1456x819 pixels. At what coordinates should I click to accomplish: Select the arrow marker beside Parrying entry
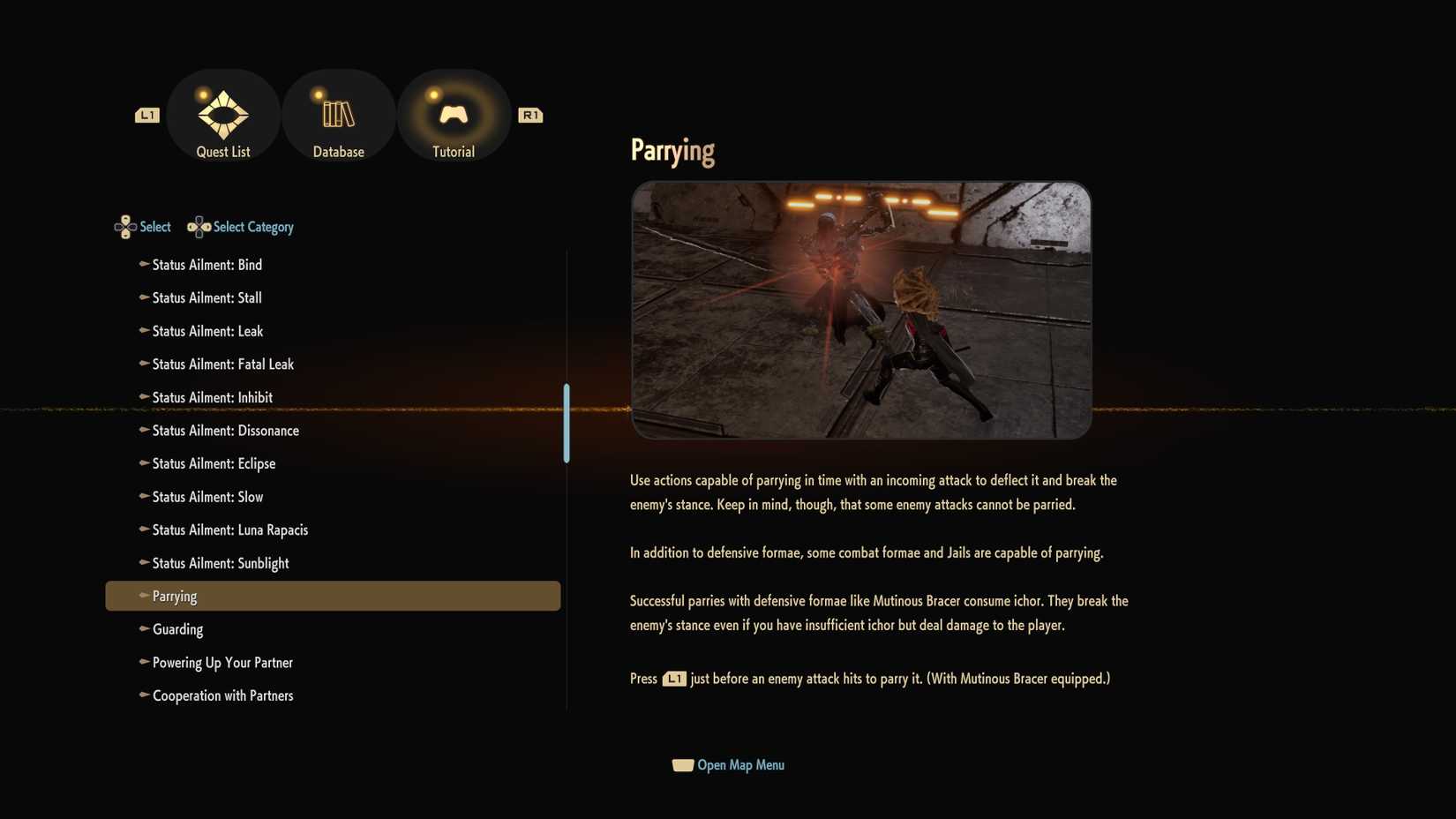point(142,596)
